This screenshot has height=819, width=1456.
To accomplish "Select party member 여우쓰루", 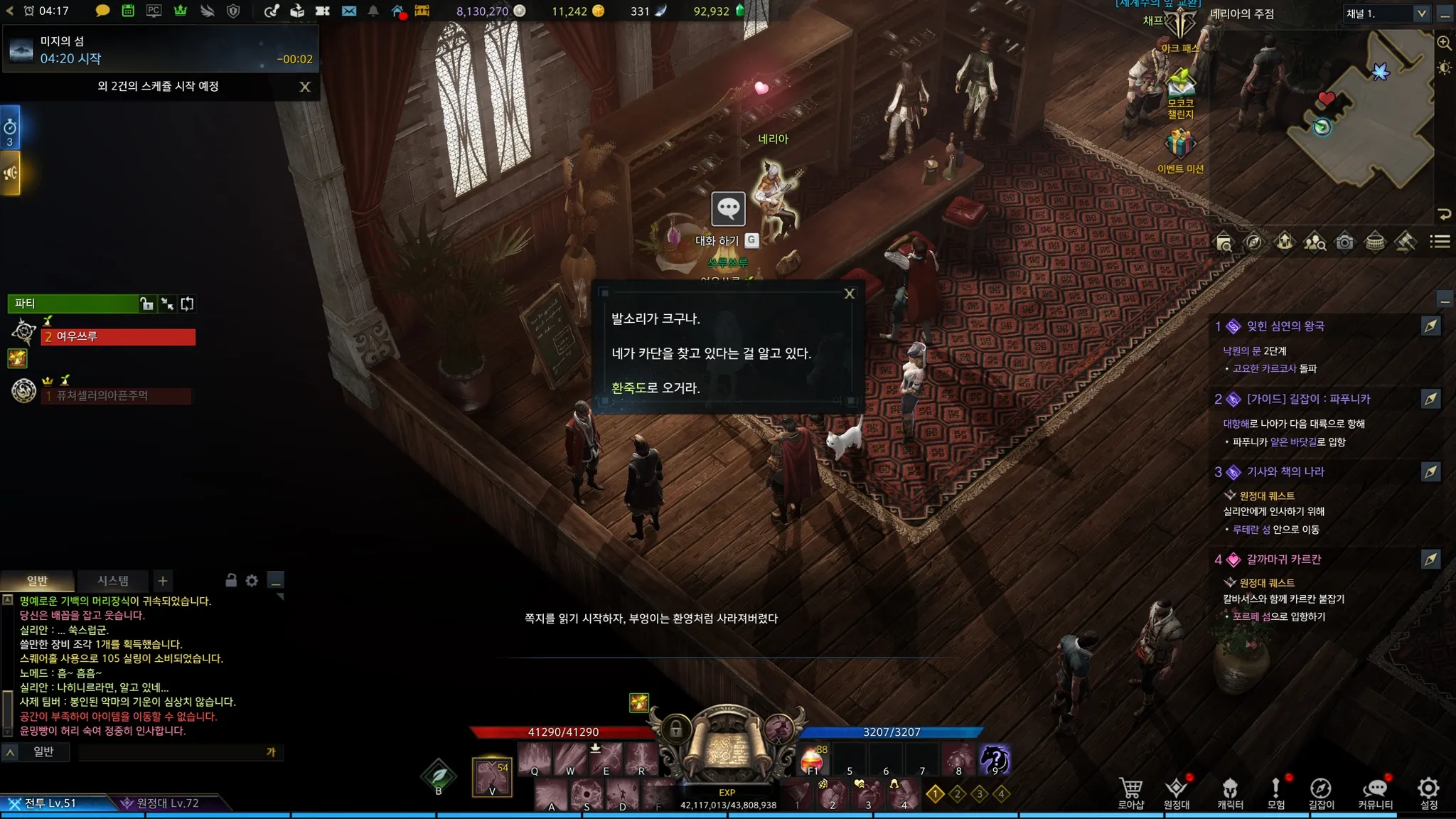I will 118,336.
